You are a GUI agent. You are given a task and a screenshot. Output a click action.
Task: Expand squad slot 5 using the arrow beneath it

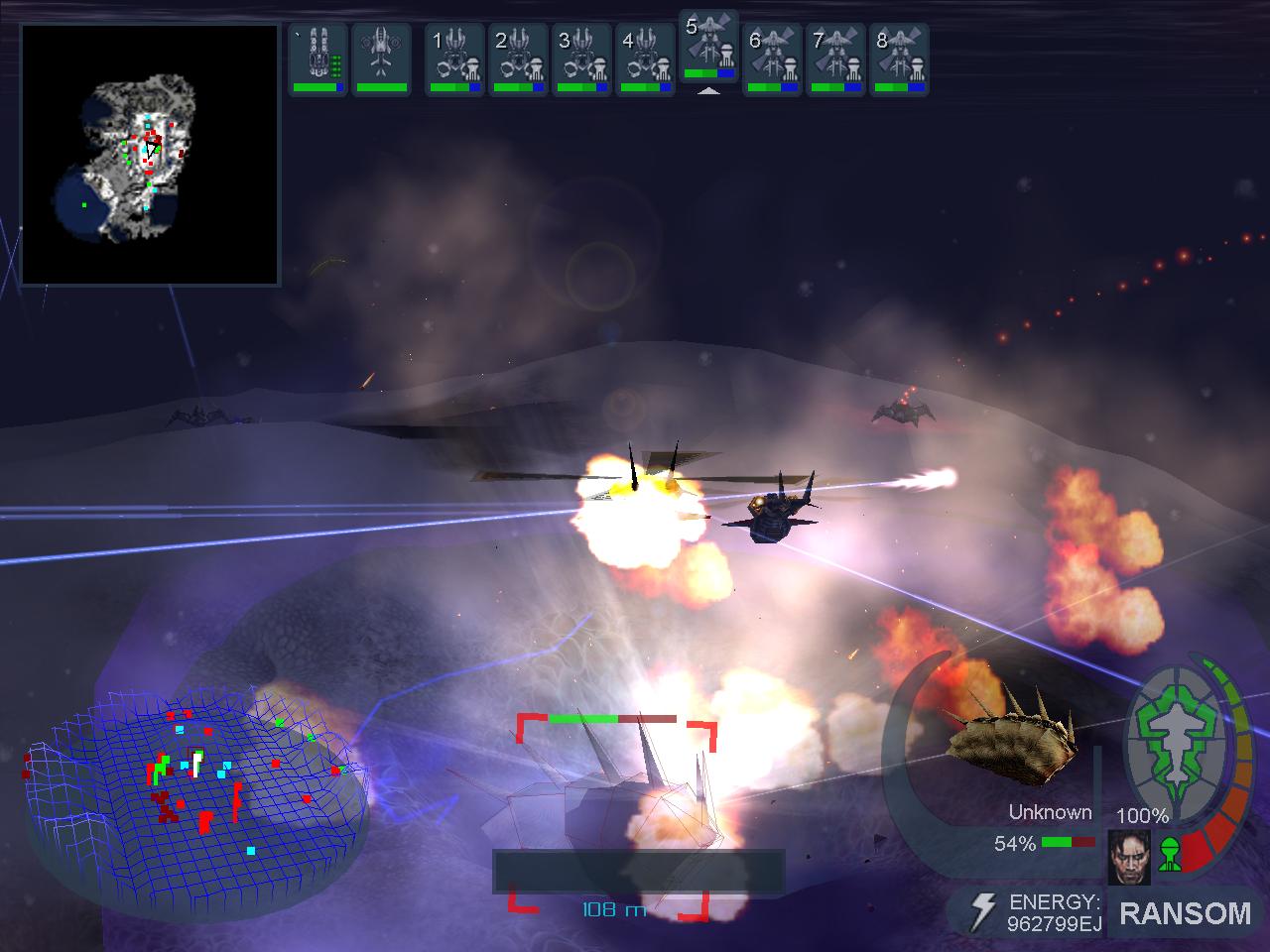coord(710,91)
